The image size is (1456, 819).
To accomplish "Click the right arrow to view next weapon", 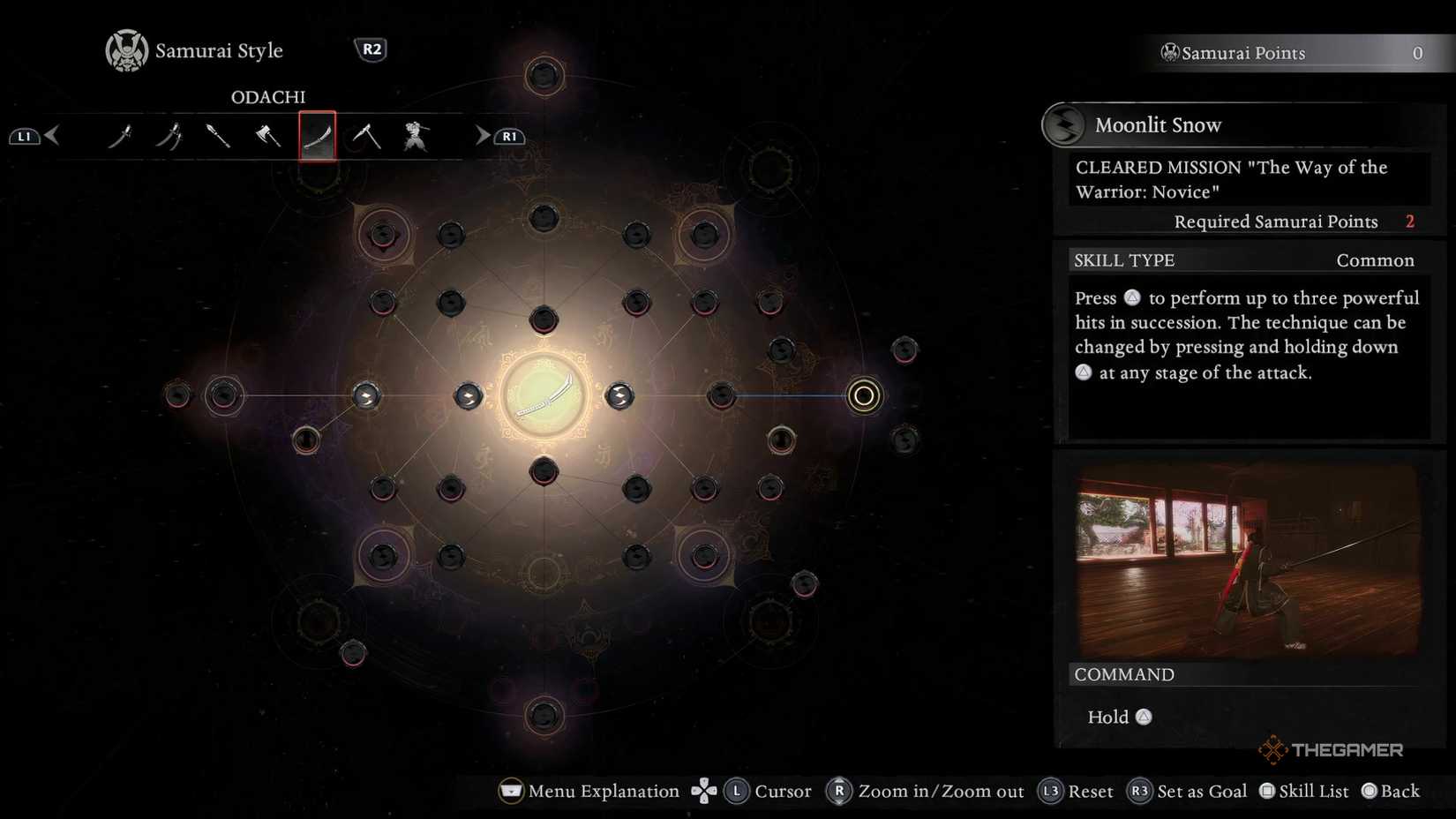I will 481,135.
